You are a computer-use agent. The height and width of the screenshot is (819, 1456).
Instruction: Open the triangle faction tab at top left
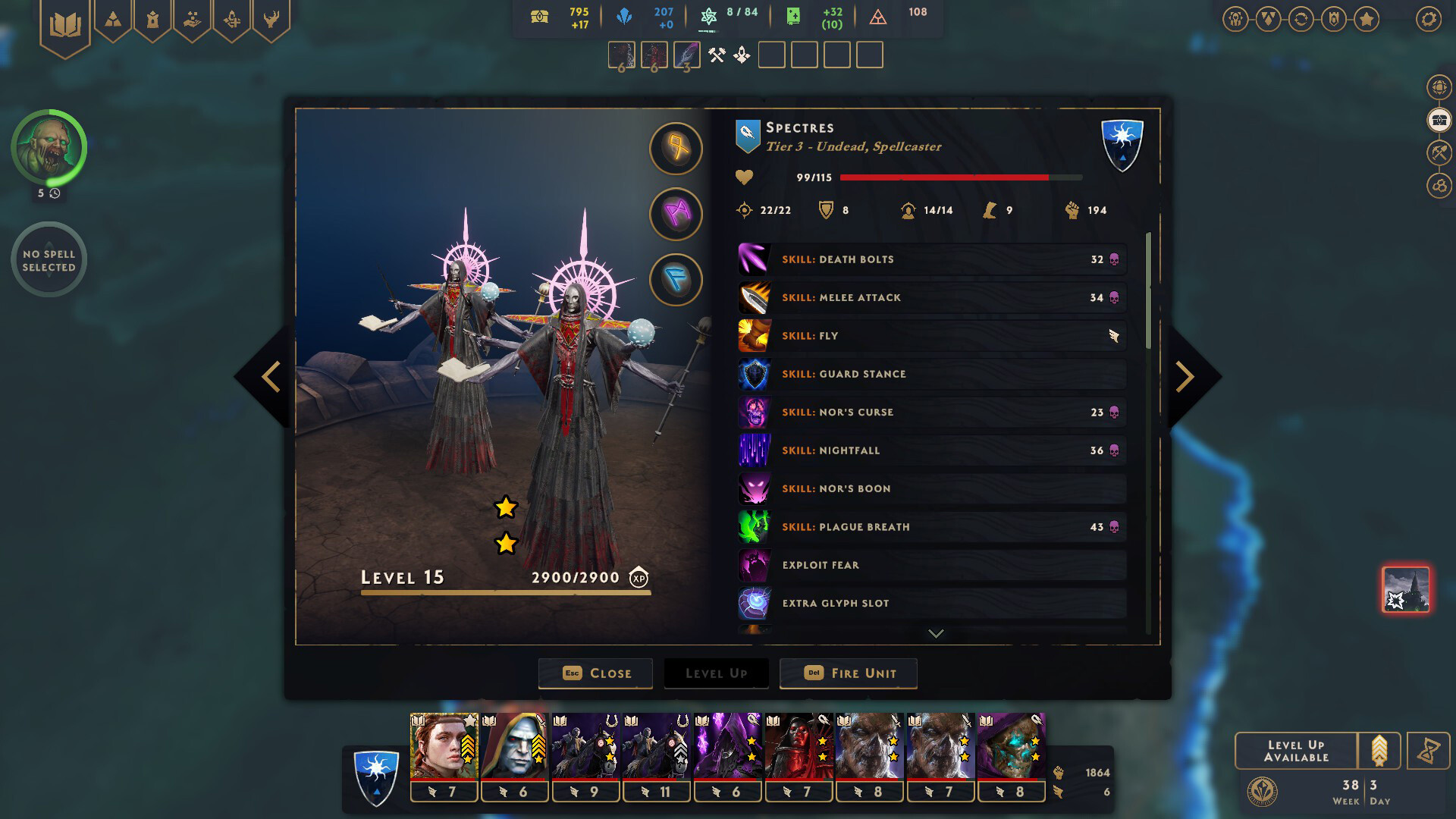113,20
